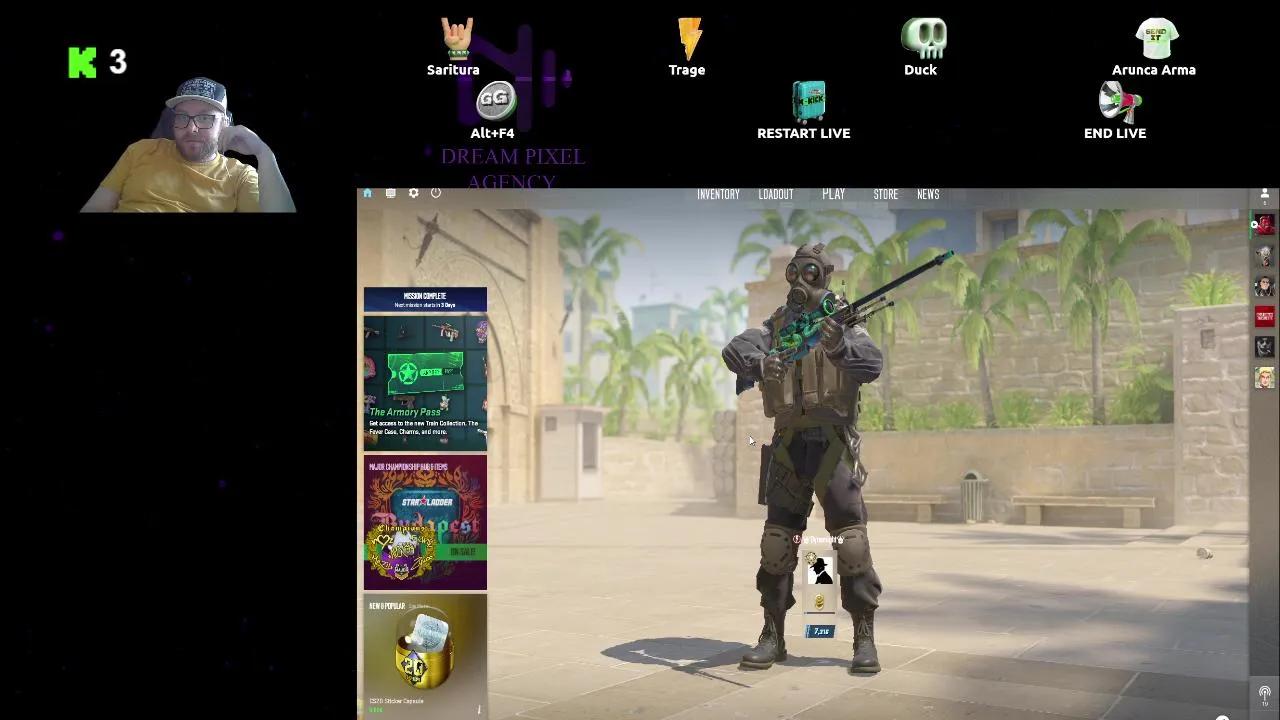1280x720 pixels.
Task: Click the home icon in CS2 menu bar
Action: point(367,193)
